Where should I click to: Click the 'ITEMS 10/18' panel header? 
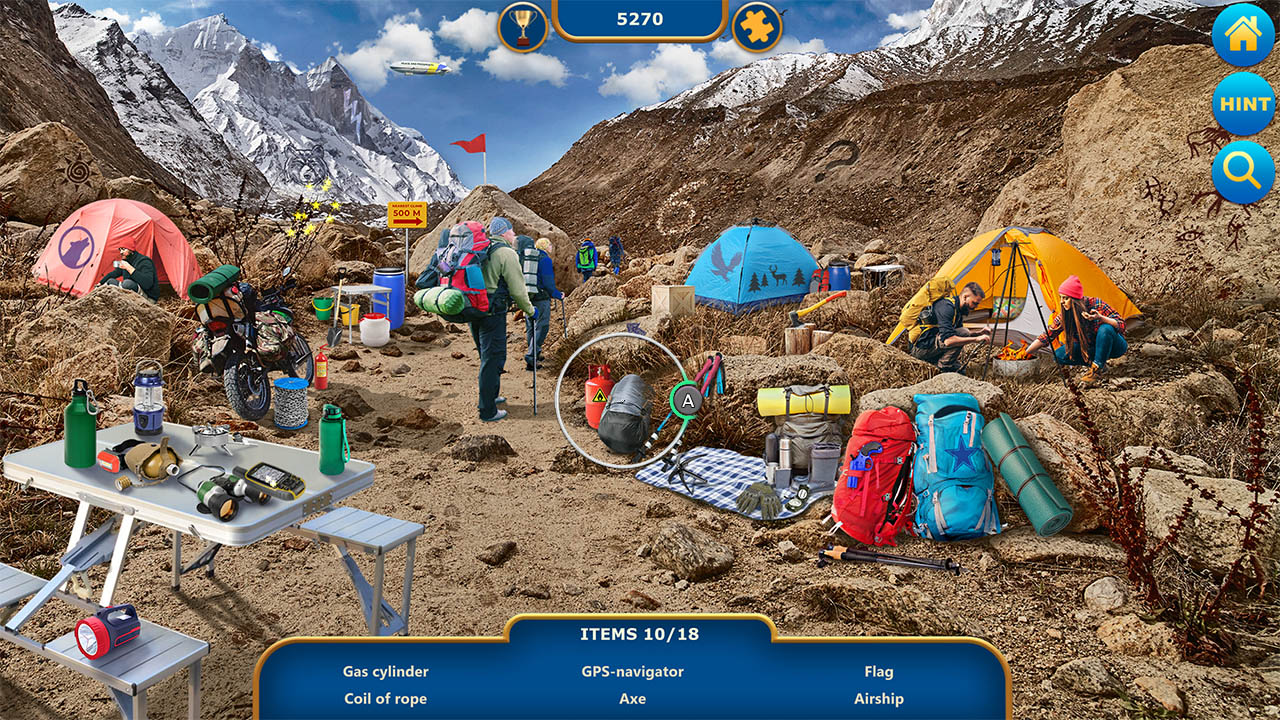coord(640,634)
